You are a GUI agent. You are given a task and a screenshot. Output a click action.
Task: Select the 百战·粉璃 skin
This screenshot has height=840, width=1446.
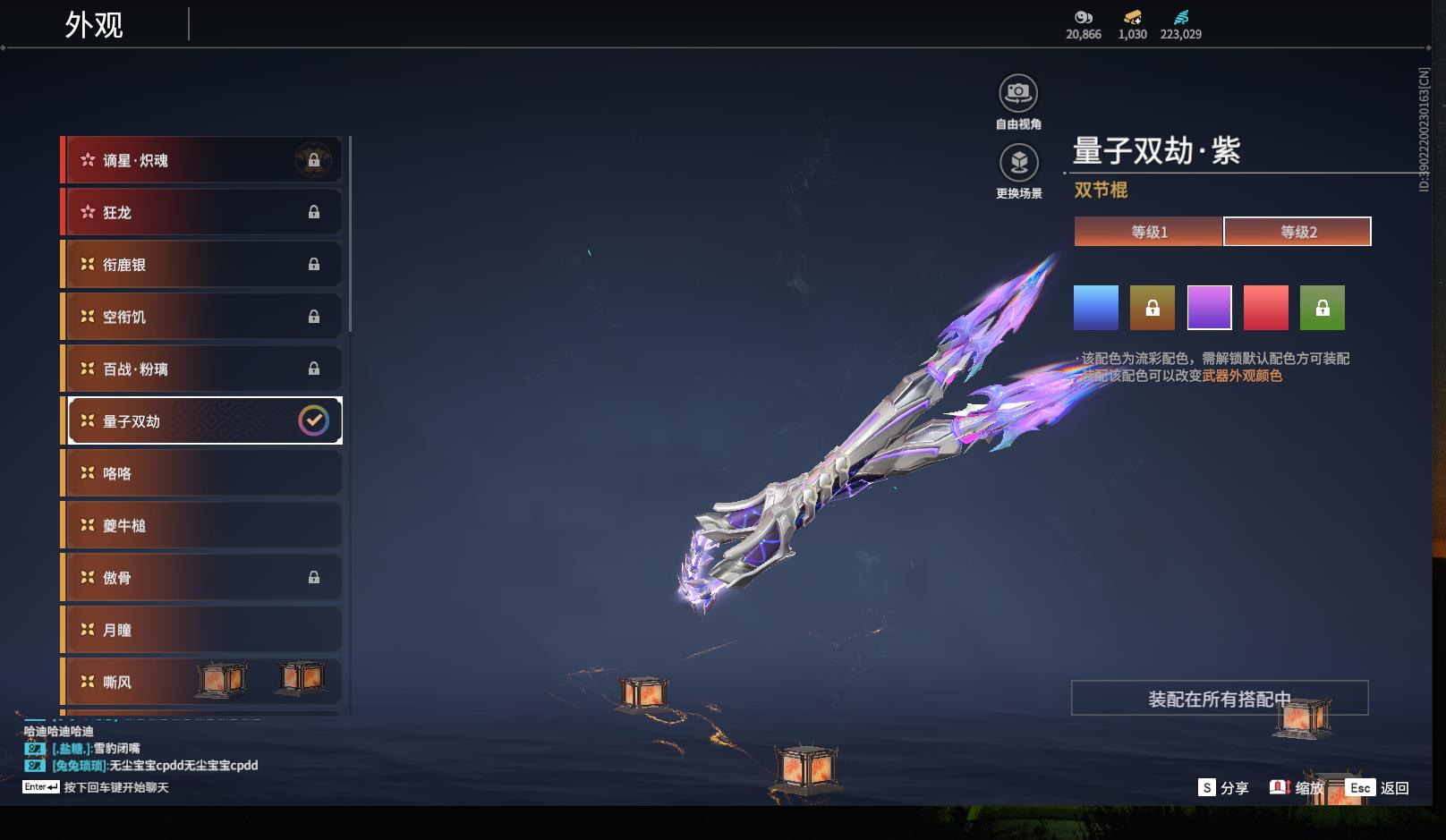[x=202, y=369]
